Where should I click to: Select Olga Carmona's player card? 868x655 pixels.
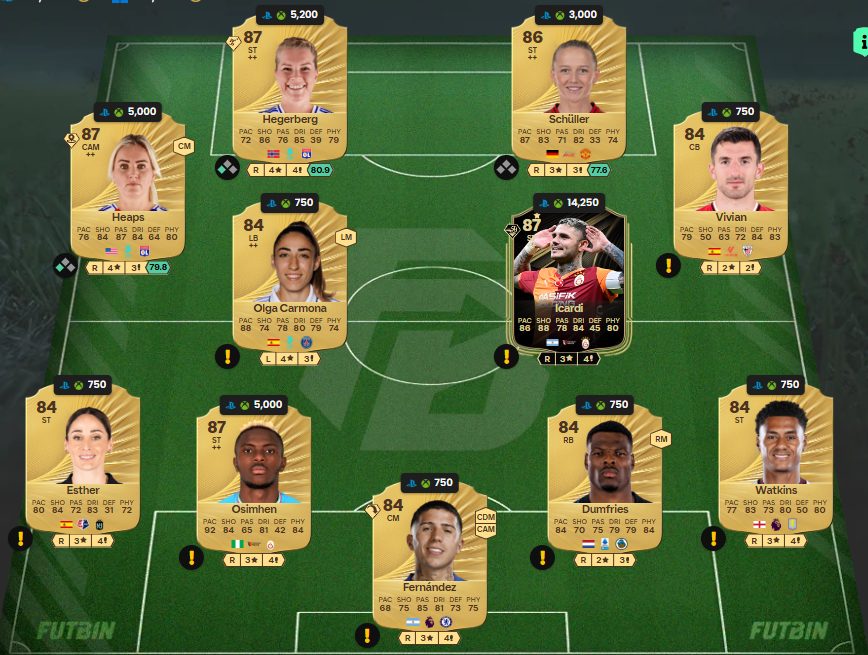click(x=288, y=277)
